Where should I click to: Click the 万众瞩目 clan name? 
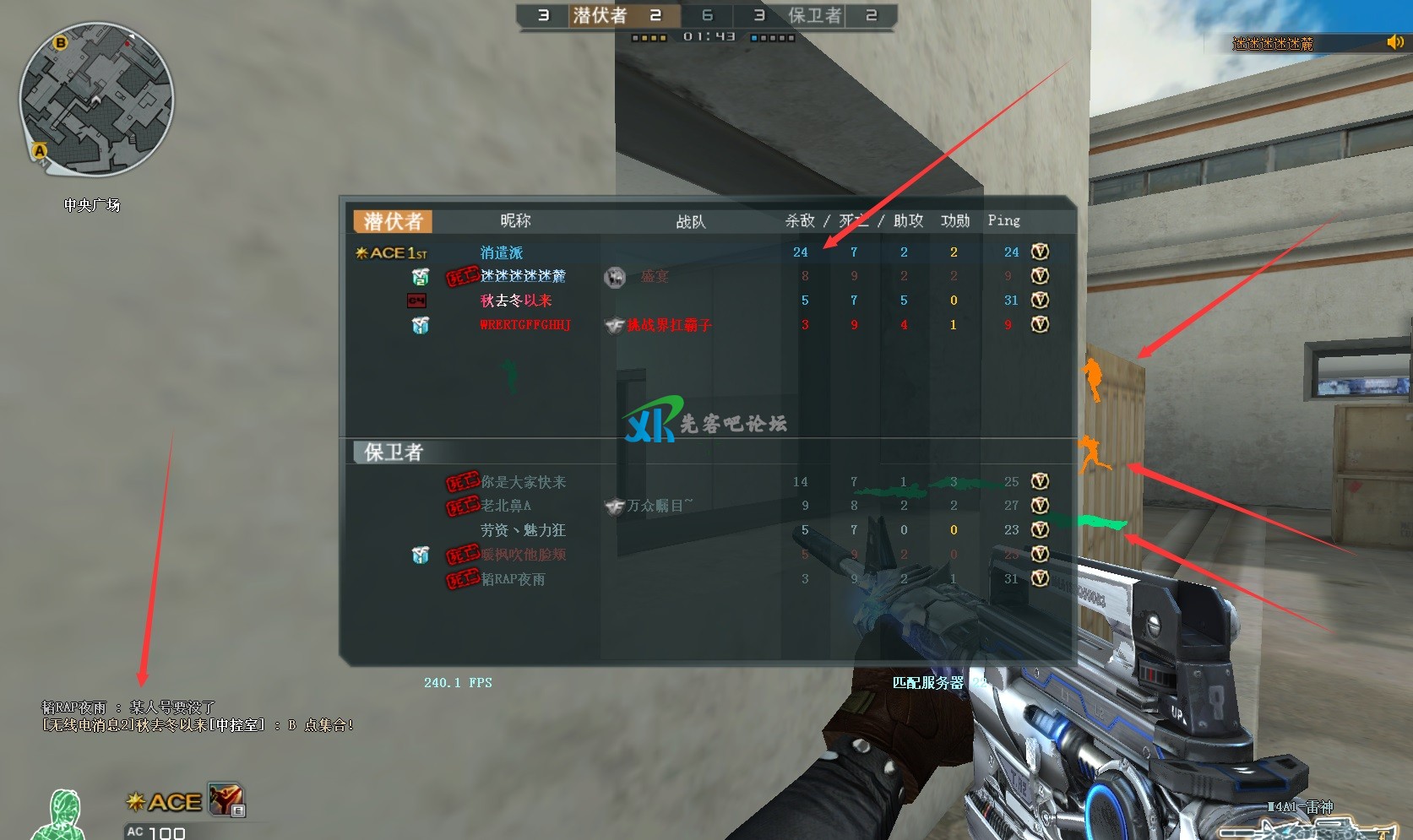point(660,506)
